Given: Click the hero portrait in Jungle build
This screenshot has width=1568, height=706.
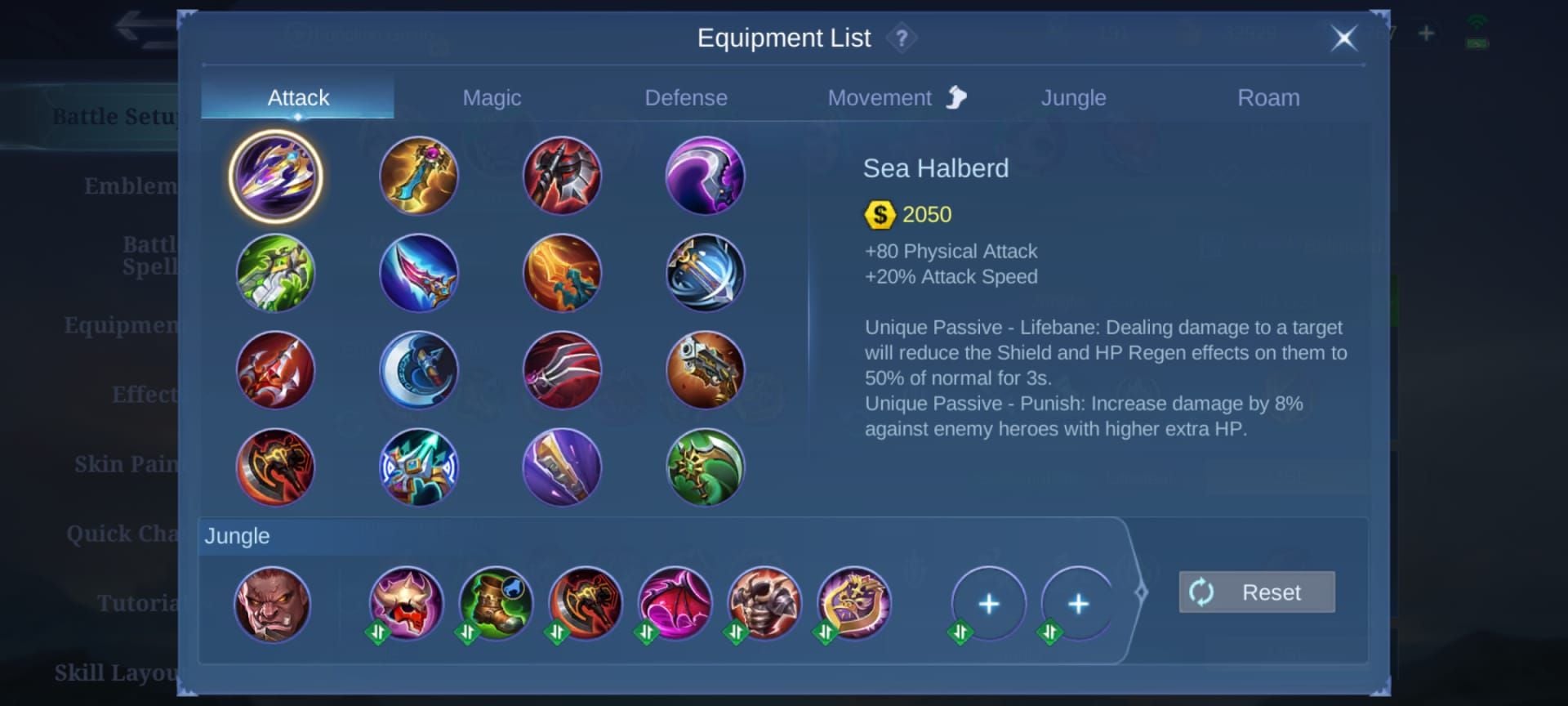Looking at the screenshot, I should [x=272, y=605].
